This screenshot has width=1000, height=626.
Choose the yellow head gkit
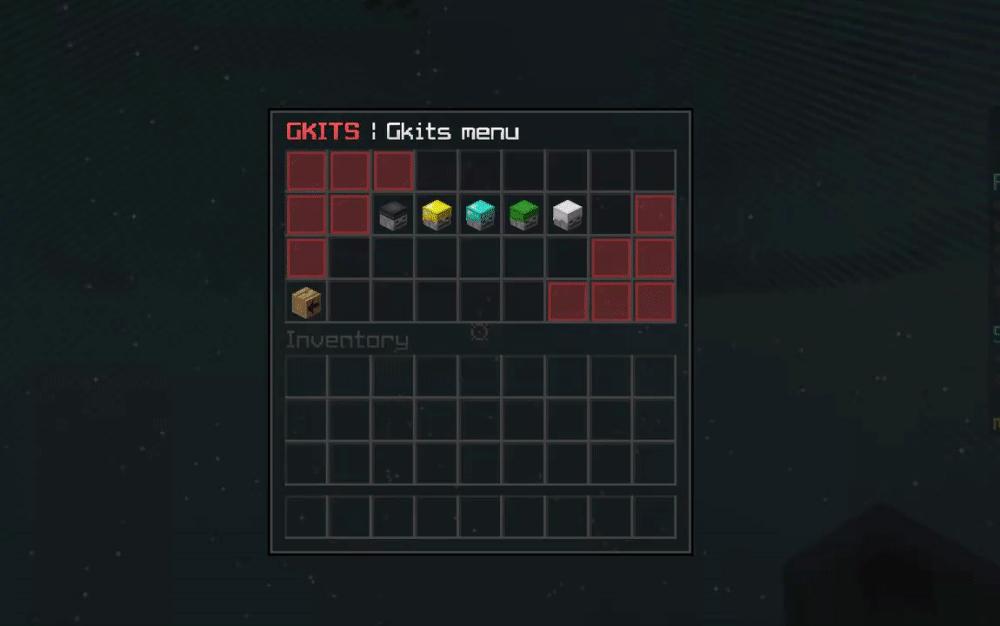[437, 215]
